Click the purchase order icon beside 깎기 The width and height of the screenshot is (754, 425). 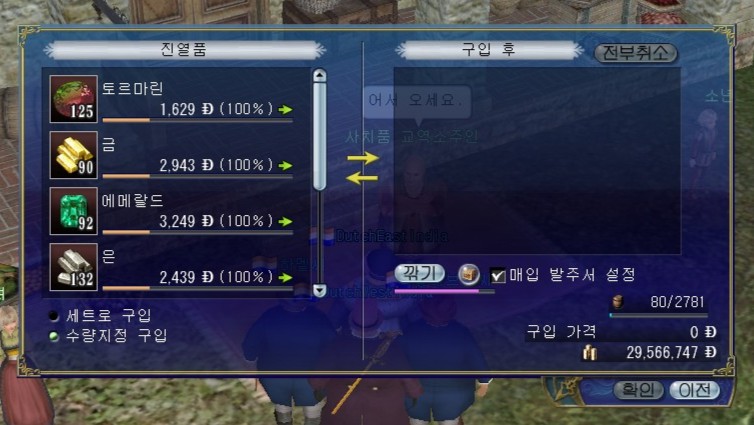click(x=468, y=274)
